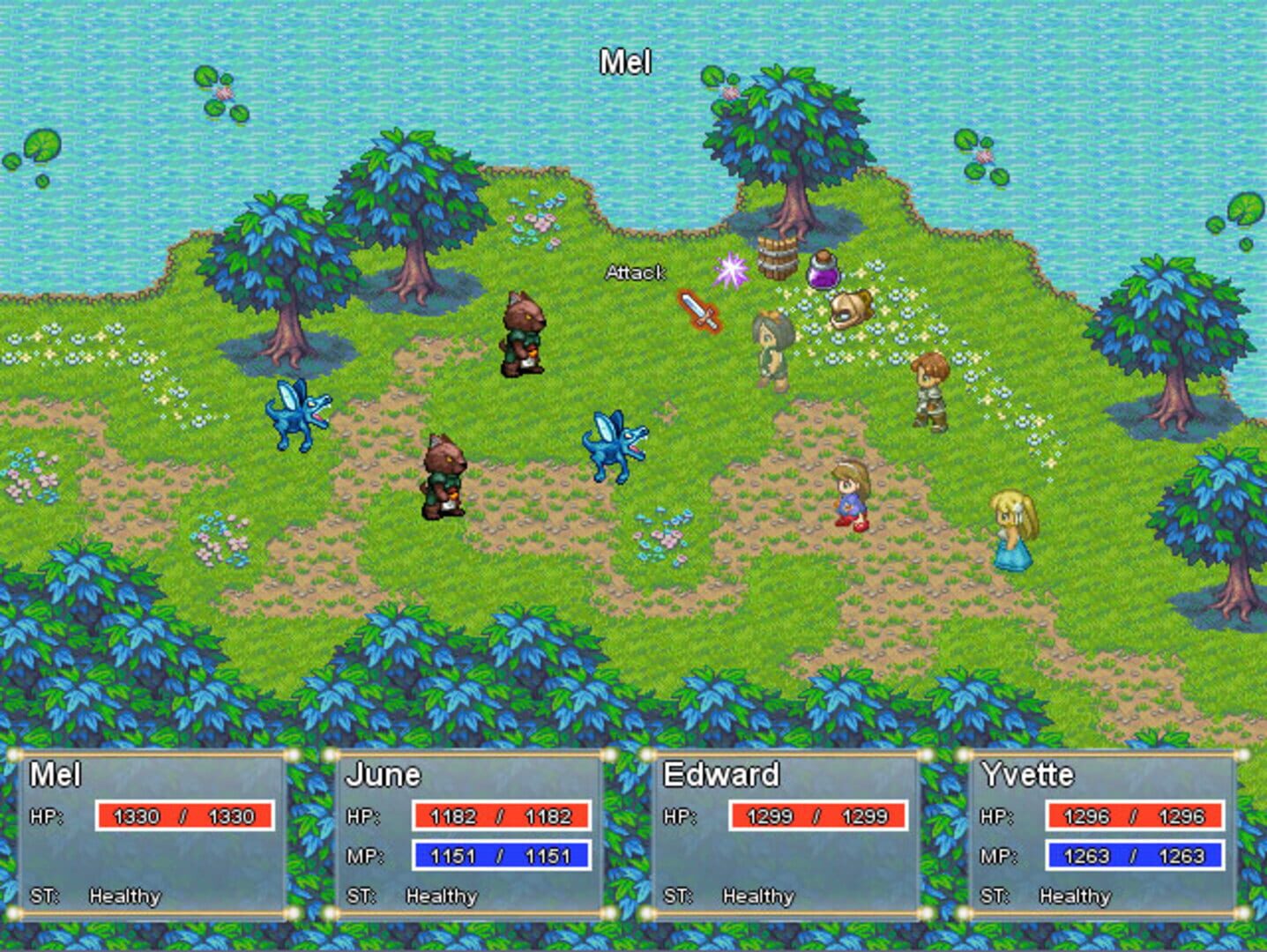This screenshot has height=952, width=1267.
Task: Select the glowing Attack sword cursor
Action: pos(699,310)
